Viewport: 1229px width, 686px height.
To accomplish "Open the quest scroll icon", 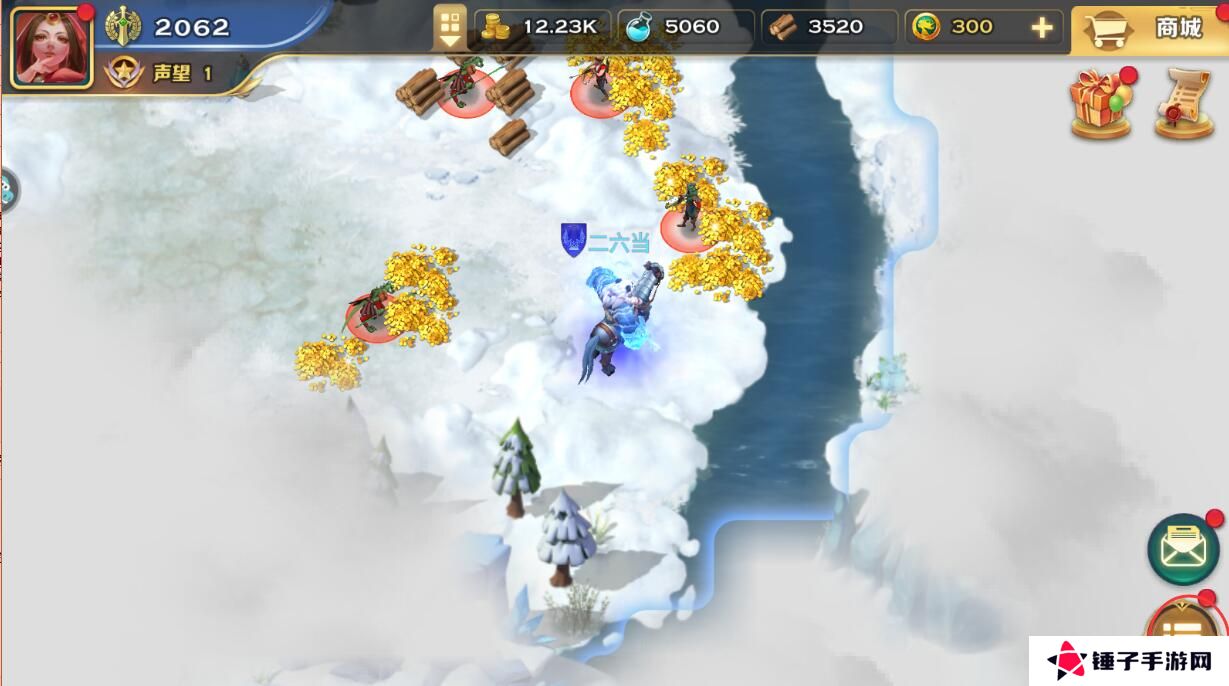I will (x=1183, y=104).
